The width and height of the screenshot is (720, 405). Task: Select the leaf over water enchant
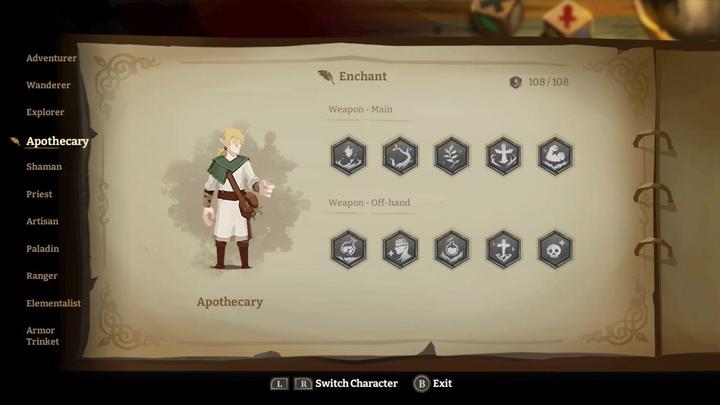(348, 156)
